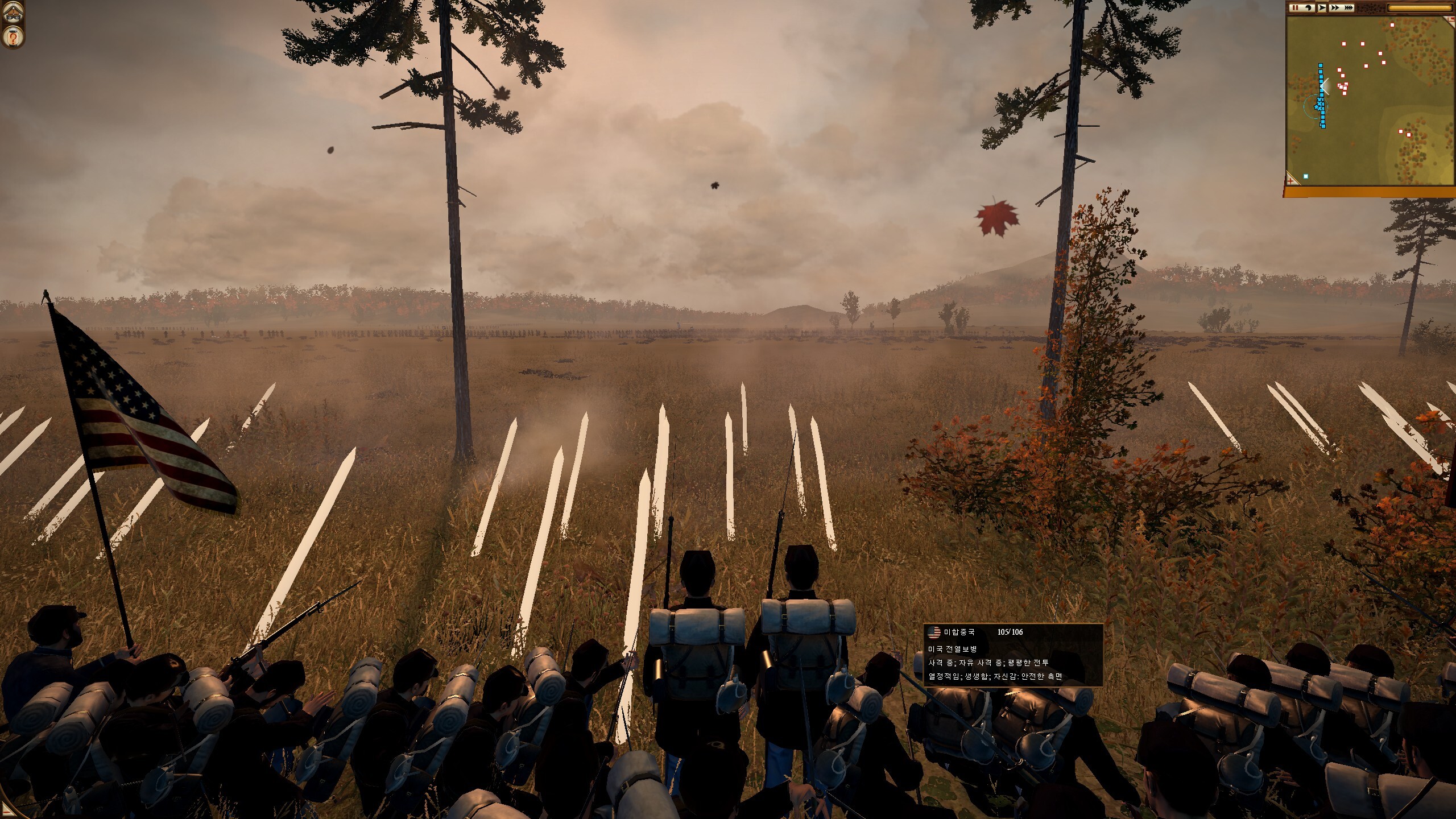The image size is (1456, 819).
Task: Enlarge the minimap with the plus corner
Action: (x=1291, y=180)
